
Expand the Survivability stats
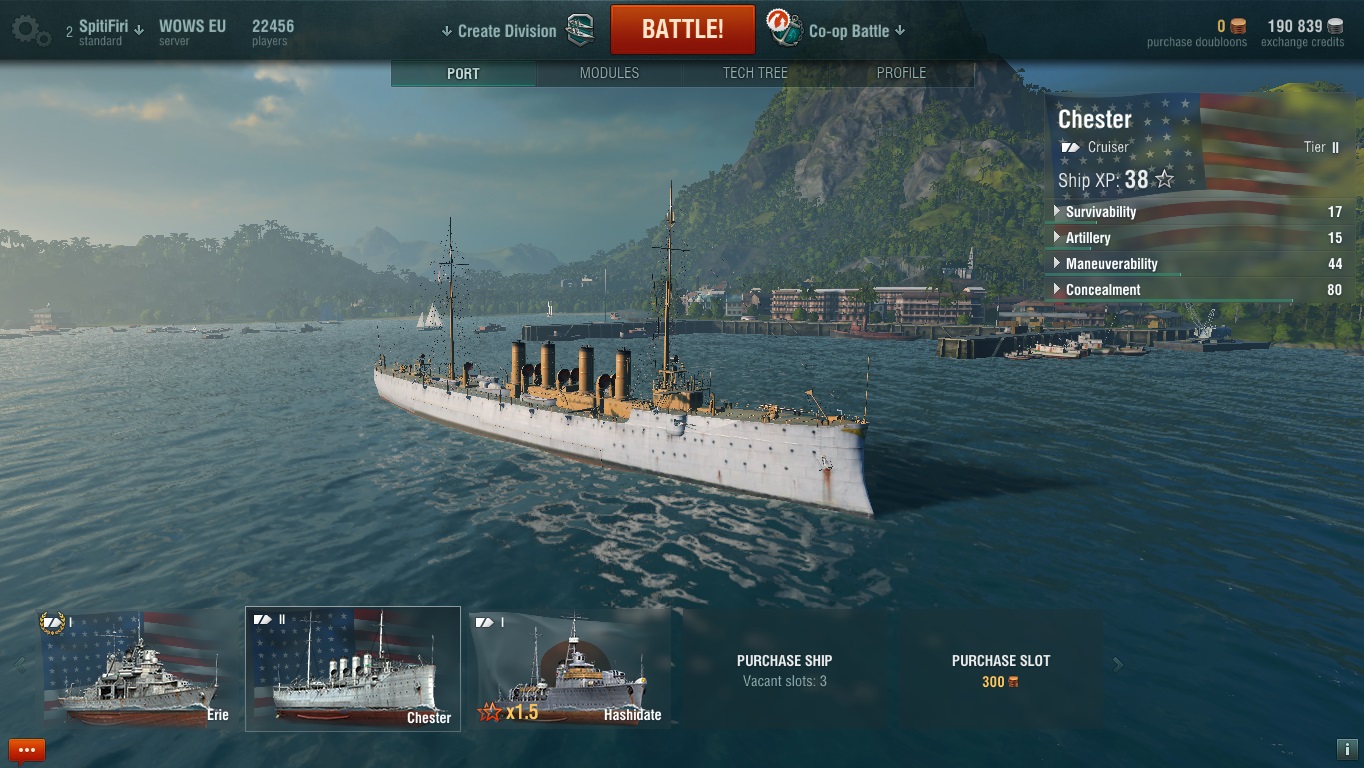[x=1100, y=212]
